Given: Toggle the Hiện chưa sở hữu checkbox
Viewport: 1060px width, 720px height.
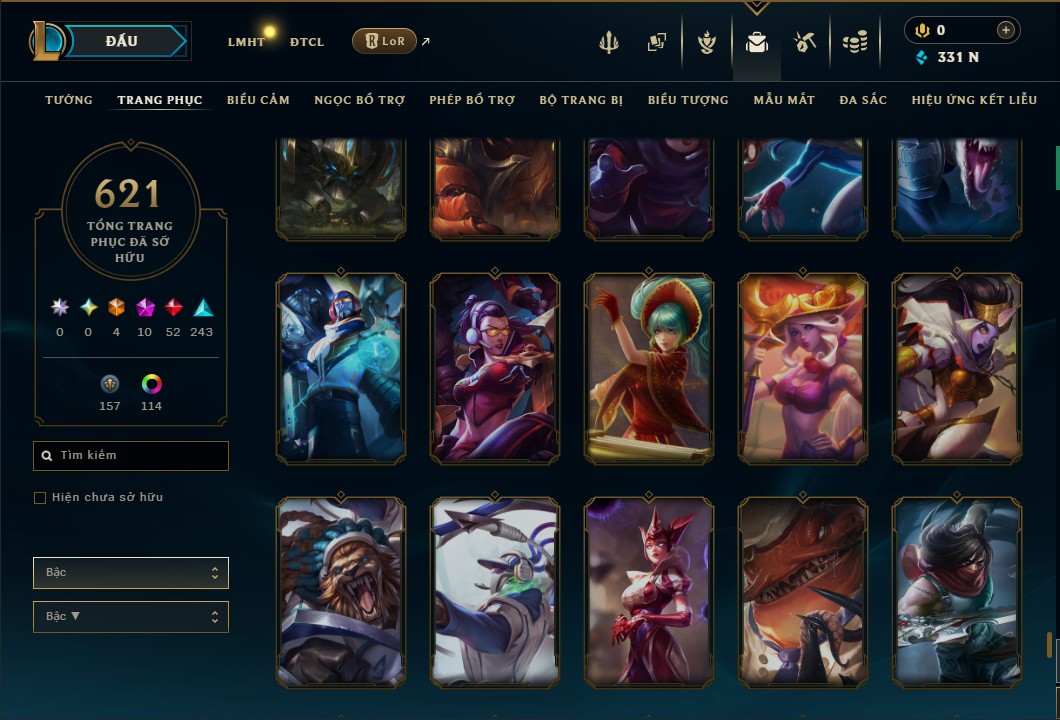Looking at the screenshot, I should click(40, 497).
